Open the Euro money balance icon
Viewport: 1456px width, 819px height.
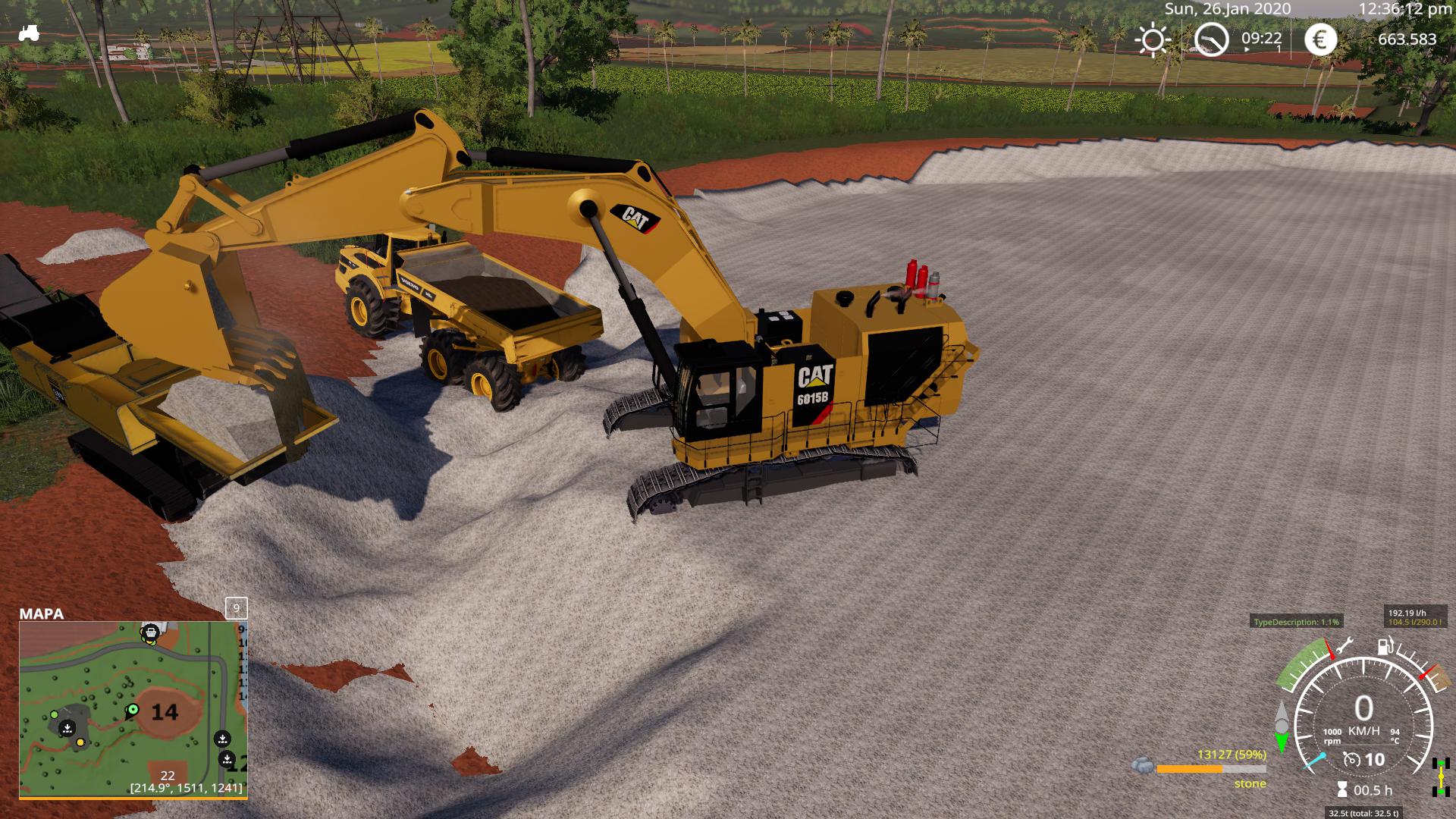(1320, 39)
